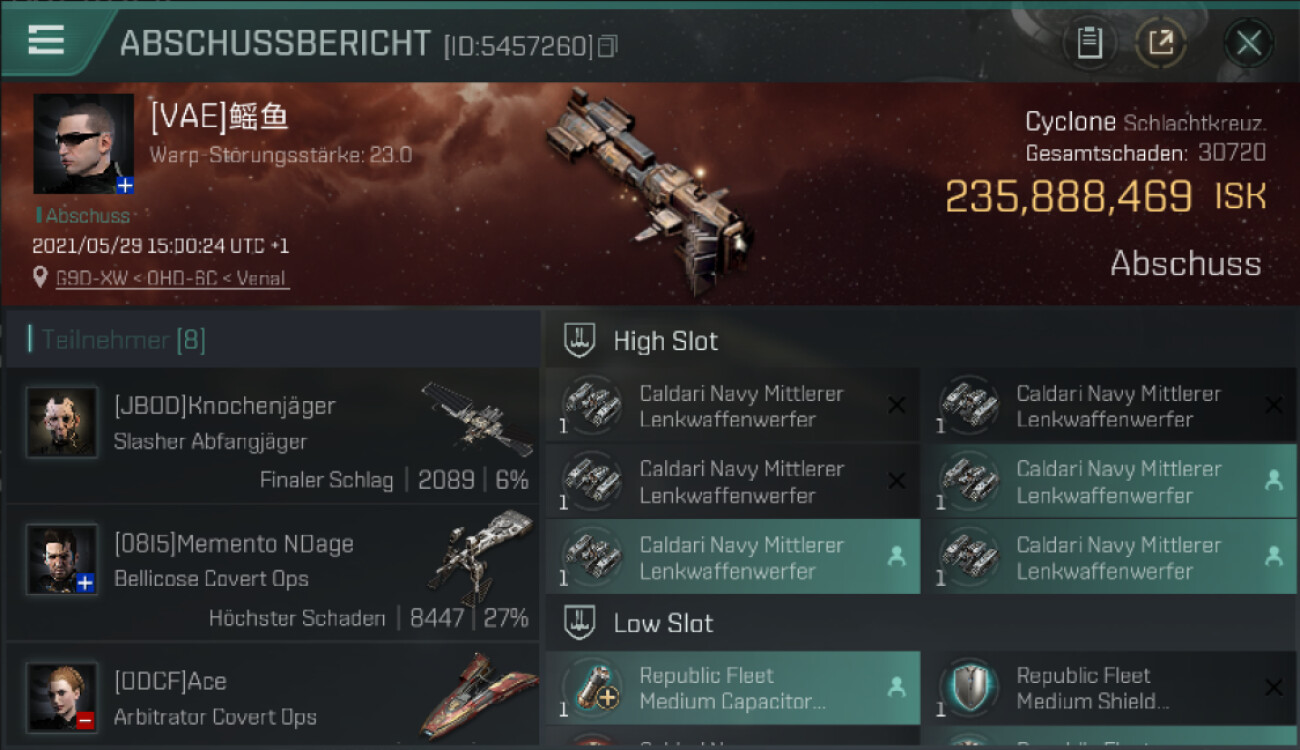Copy the kill report ID
Image resolution: width=1300 pixels, height=750 pixels.
pos(607,46)
